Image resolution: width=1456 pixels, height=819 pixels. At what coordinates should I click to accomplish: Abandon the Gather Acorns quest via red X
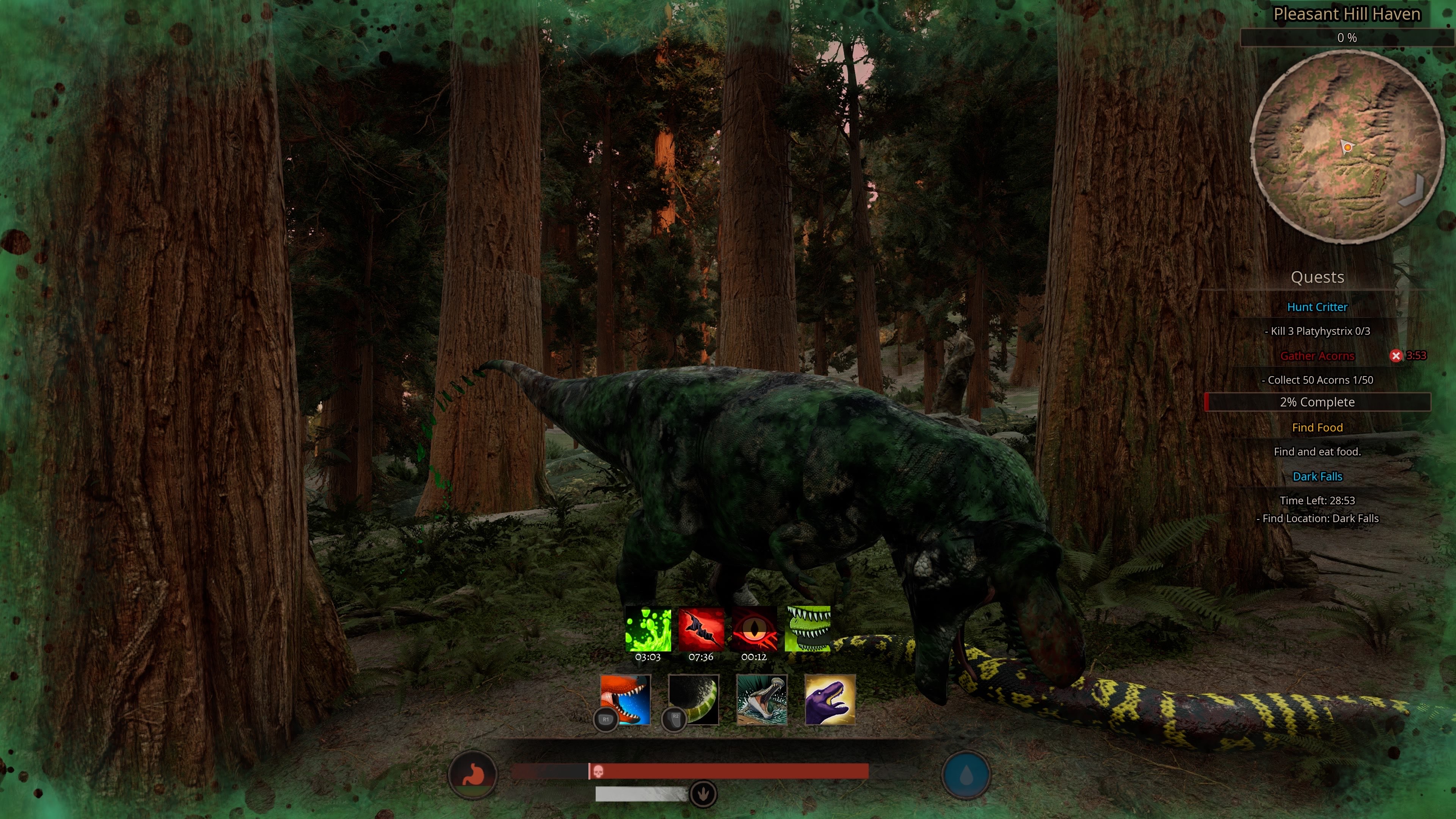tap(1396, 356)
